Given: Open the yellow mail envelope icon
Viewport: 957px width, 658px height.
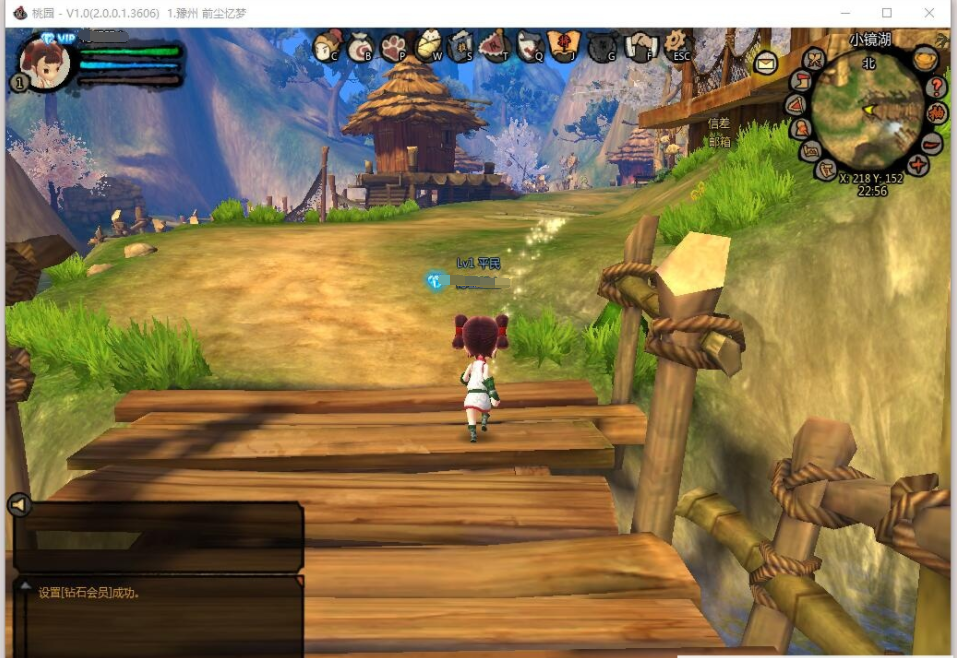Looking at the screenshot, I should (x=766, y=64).
